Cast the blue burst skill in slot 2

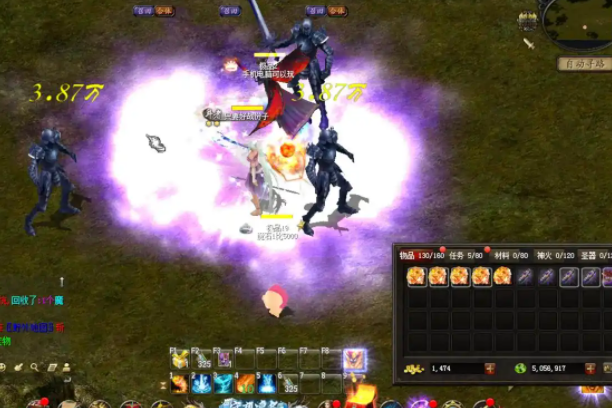coord(202,383)
